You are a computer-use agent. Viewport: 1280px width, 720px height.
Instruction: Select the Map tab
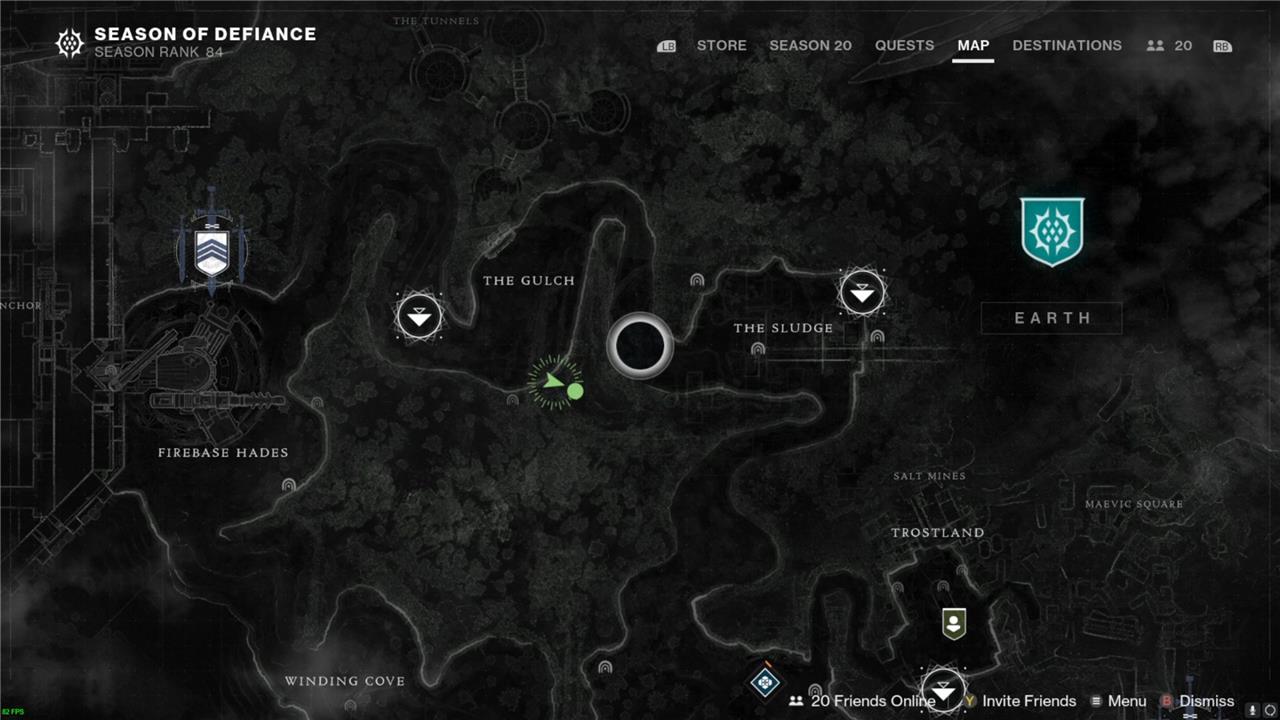[x=973, y=45]
